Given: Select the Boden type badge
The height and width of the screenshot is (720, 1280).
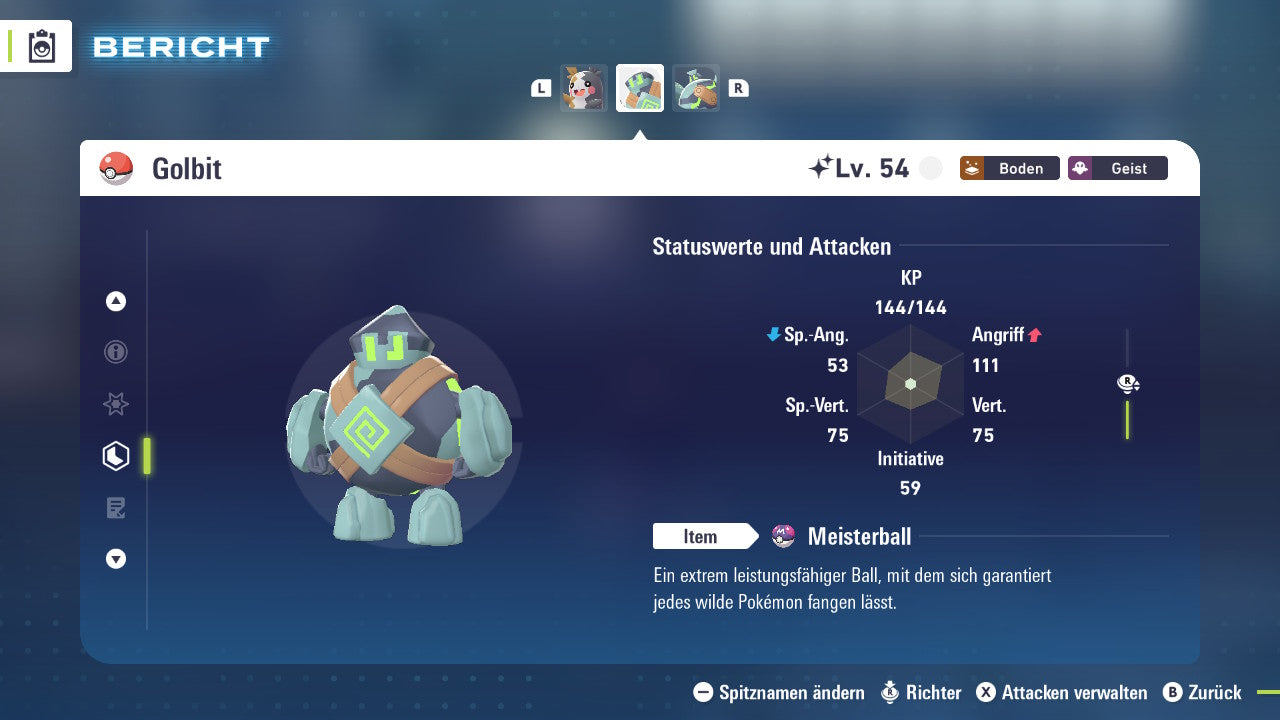Looking at the screenshot, I should 1009,168.
